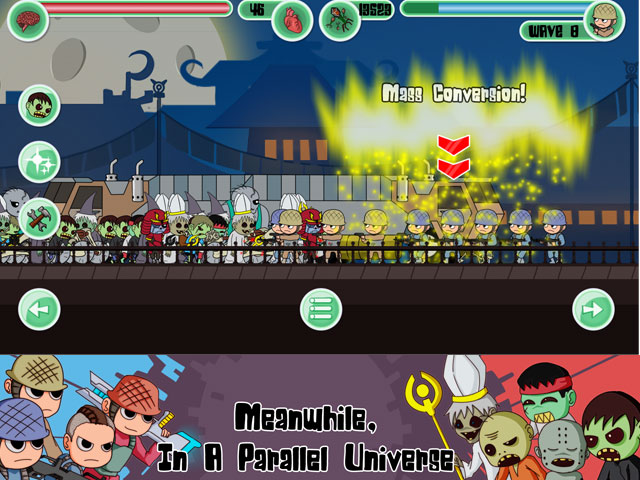Click the left arrow scroll button

[x=39, y=310]
